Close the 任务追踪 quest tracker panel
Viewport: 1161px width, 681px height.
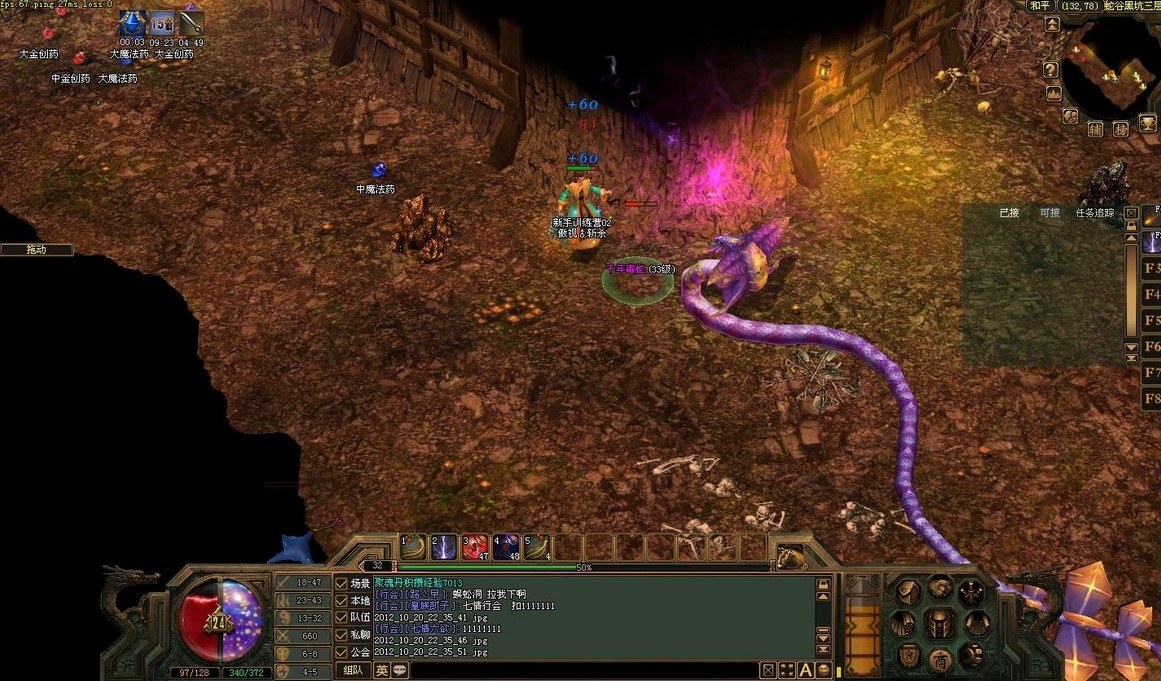1131,213
